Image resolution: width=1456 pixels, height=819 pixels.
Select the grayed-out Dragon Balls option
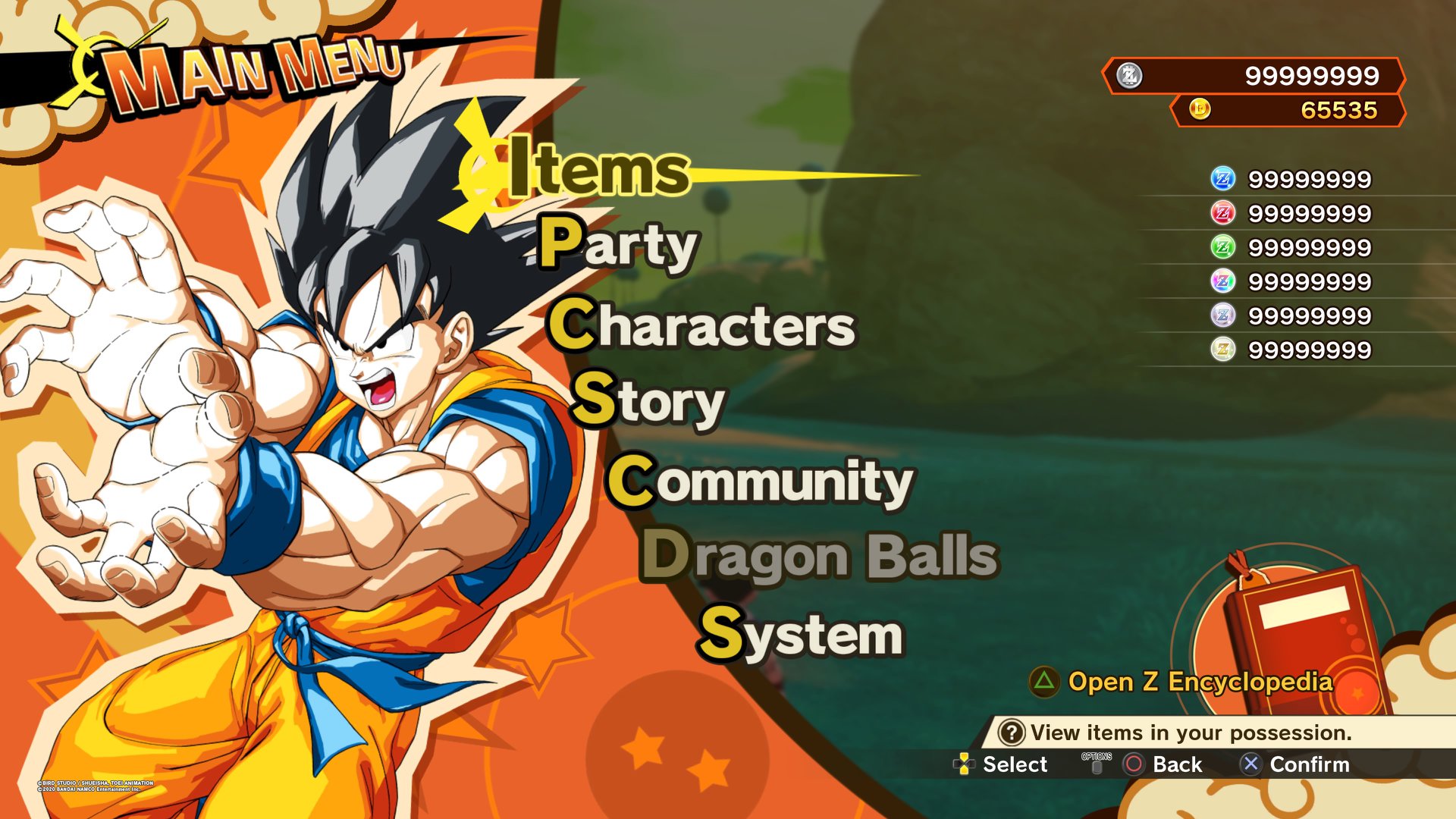(820, 558)
